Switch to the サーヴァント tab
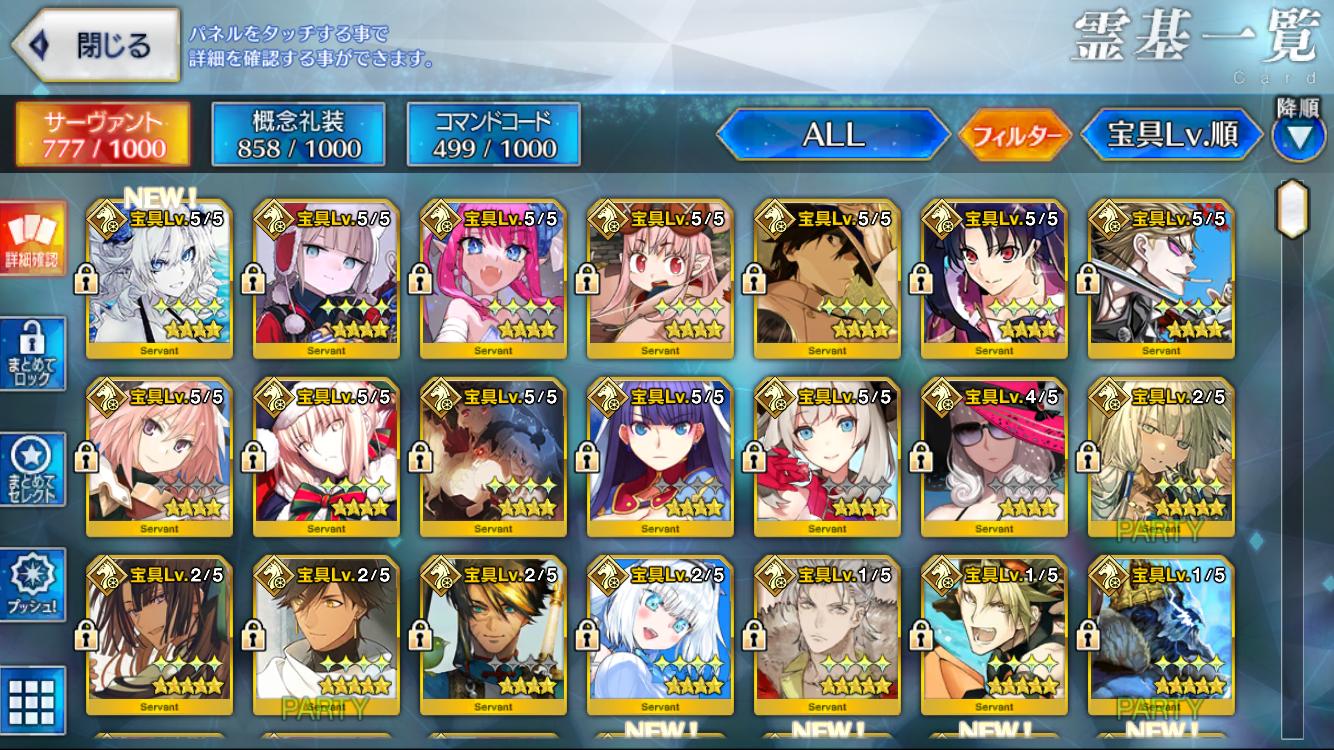 point(103,134)
